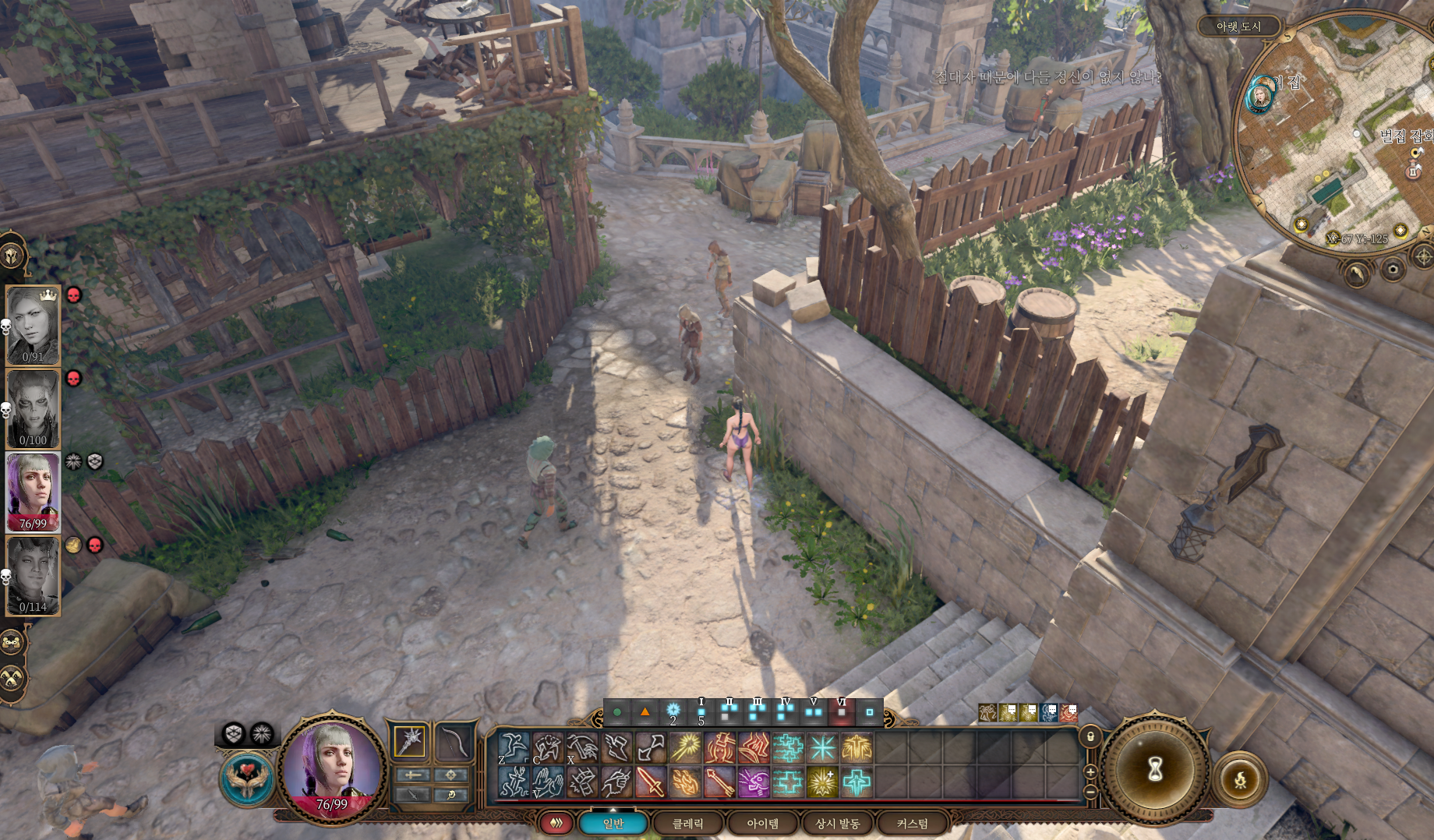Switch to the 일반 hotbar tab

(613, 824)
